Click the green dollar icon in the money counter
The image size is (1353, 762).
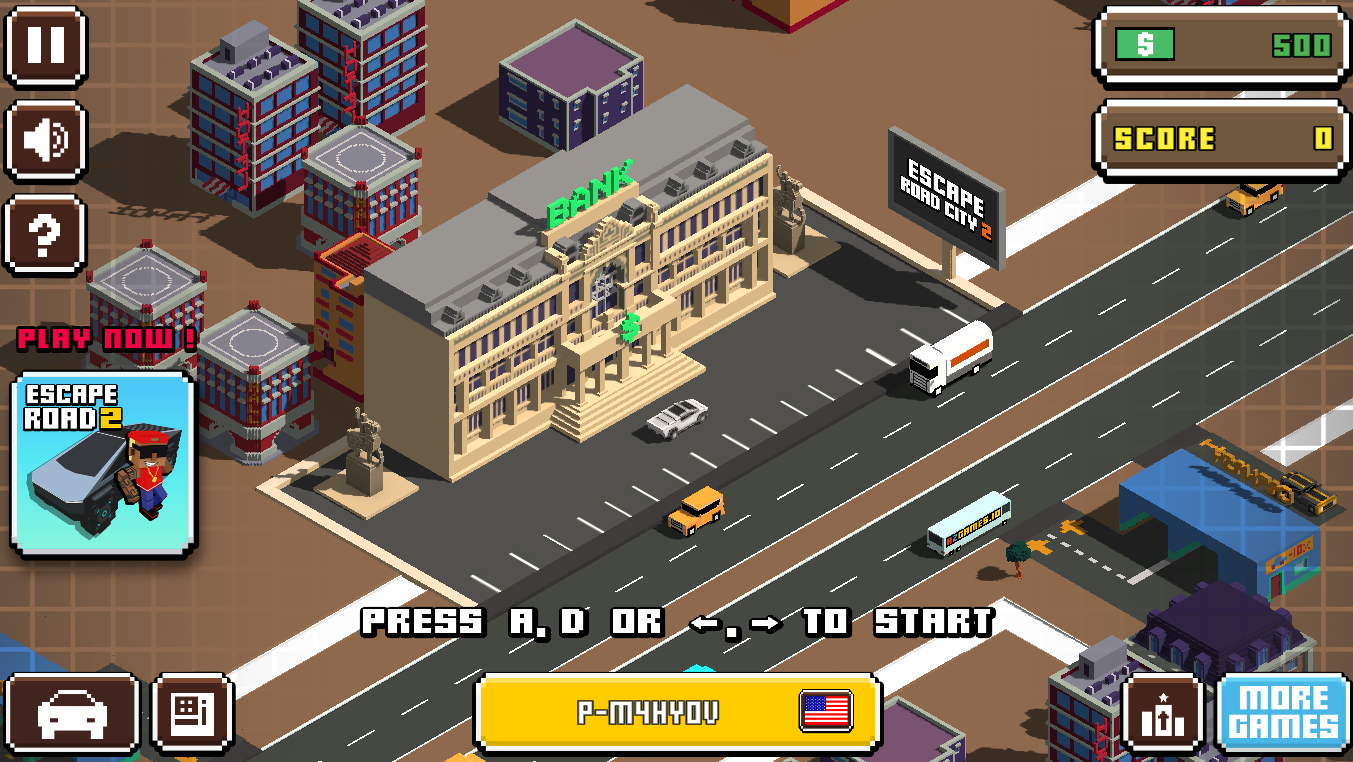point(1147,46)
